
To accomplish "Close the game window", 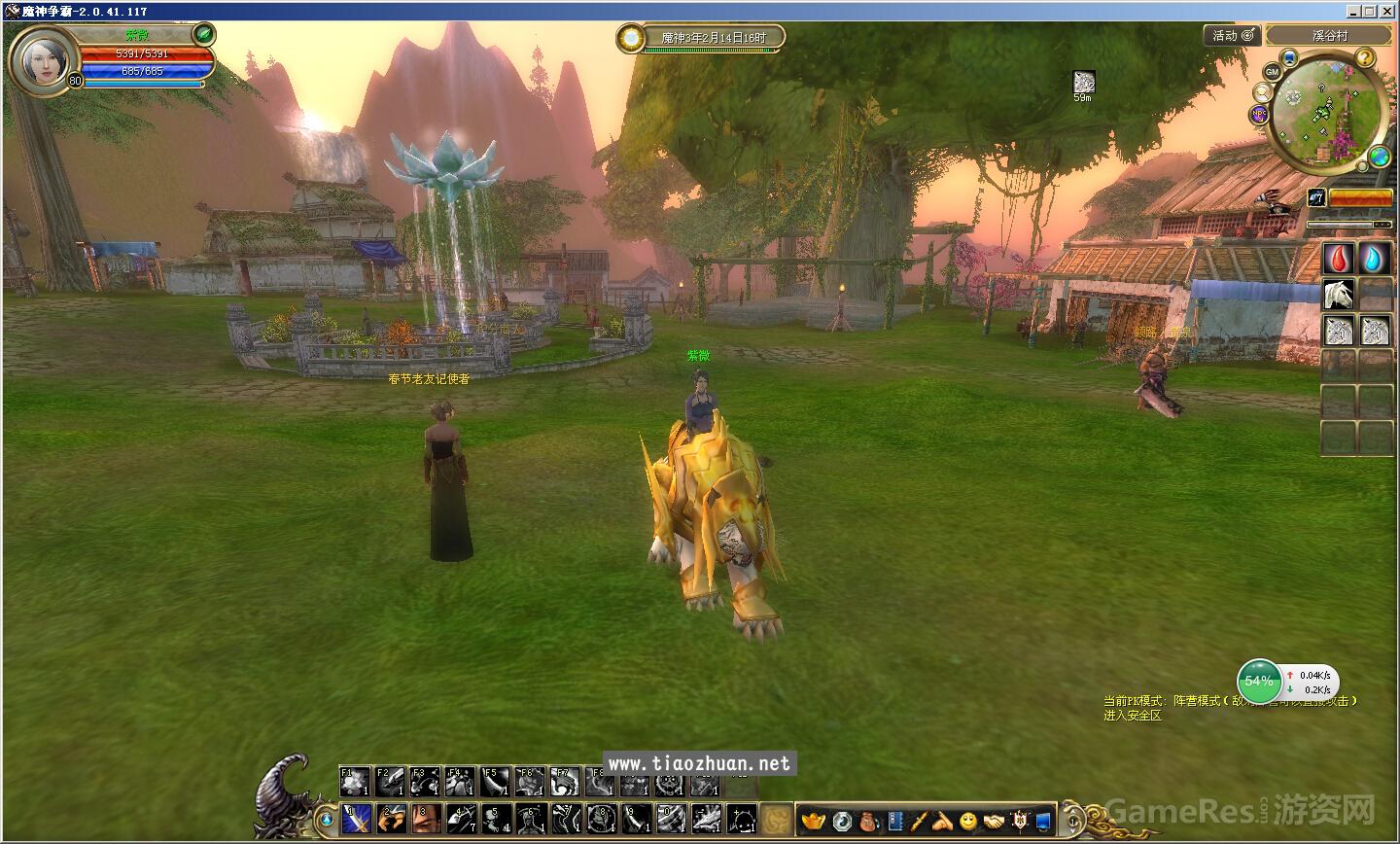I will (x=1388, y=11).
